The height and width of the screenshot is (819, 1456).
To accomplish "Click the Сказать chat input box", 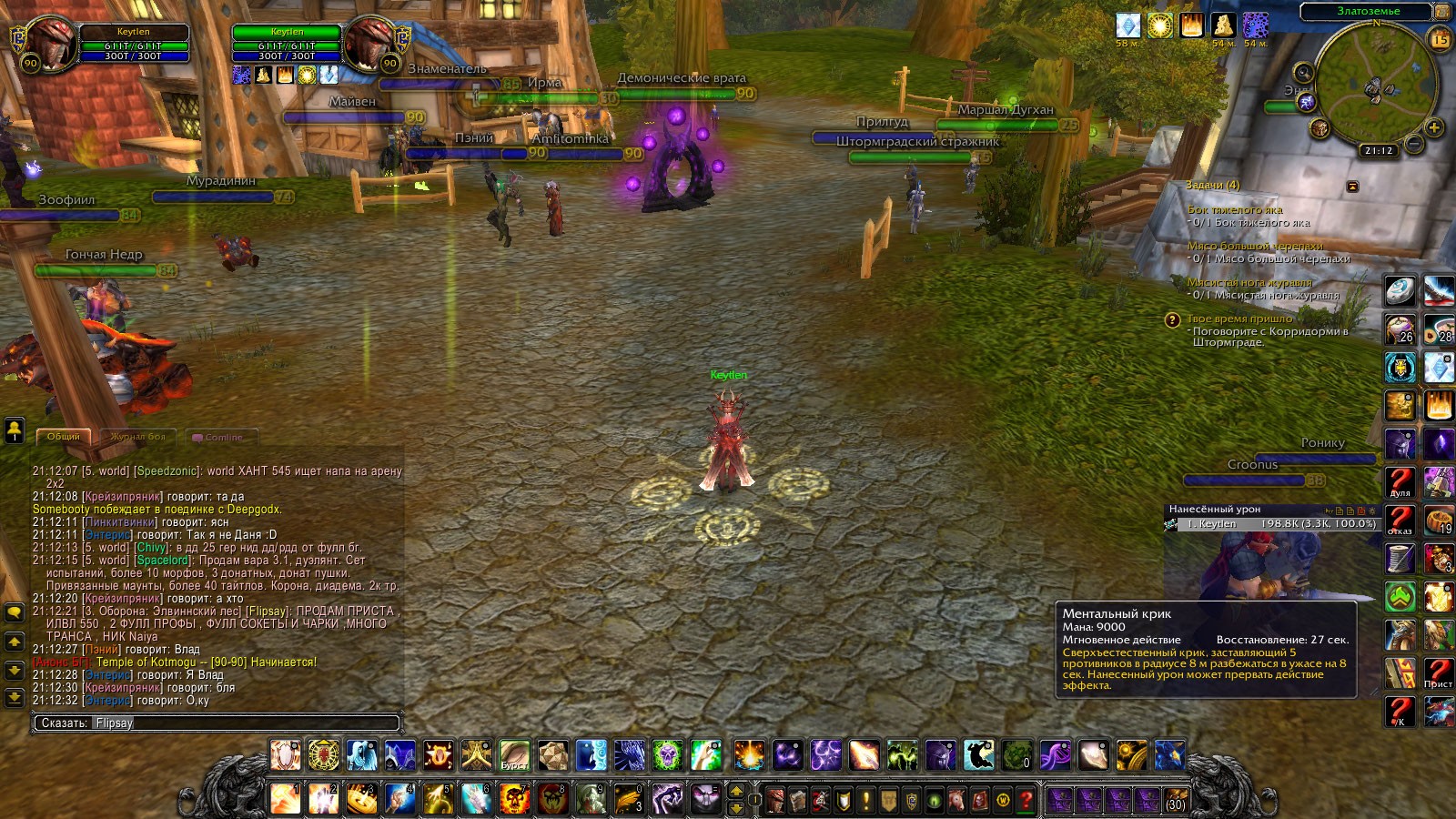I will (x=217, y=723).
